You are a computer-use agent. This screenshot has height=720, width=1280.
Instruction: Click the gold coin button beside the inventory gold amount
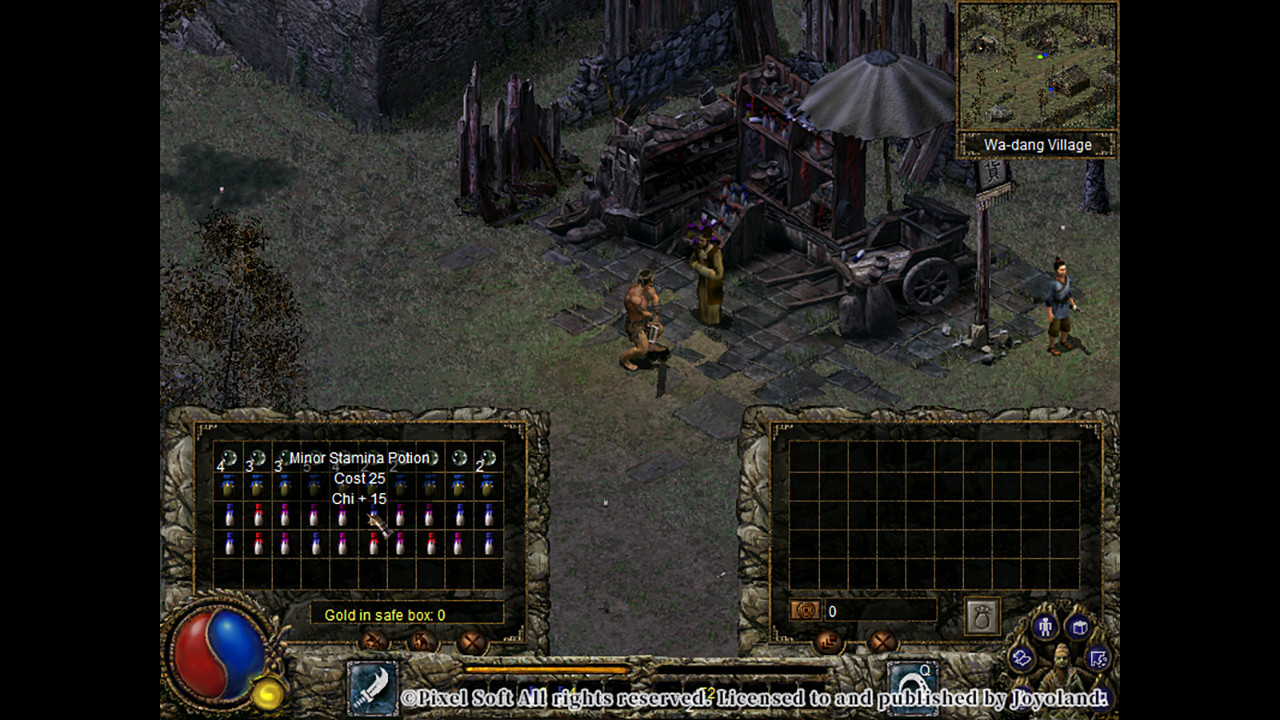pos(805,610)
